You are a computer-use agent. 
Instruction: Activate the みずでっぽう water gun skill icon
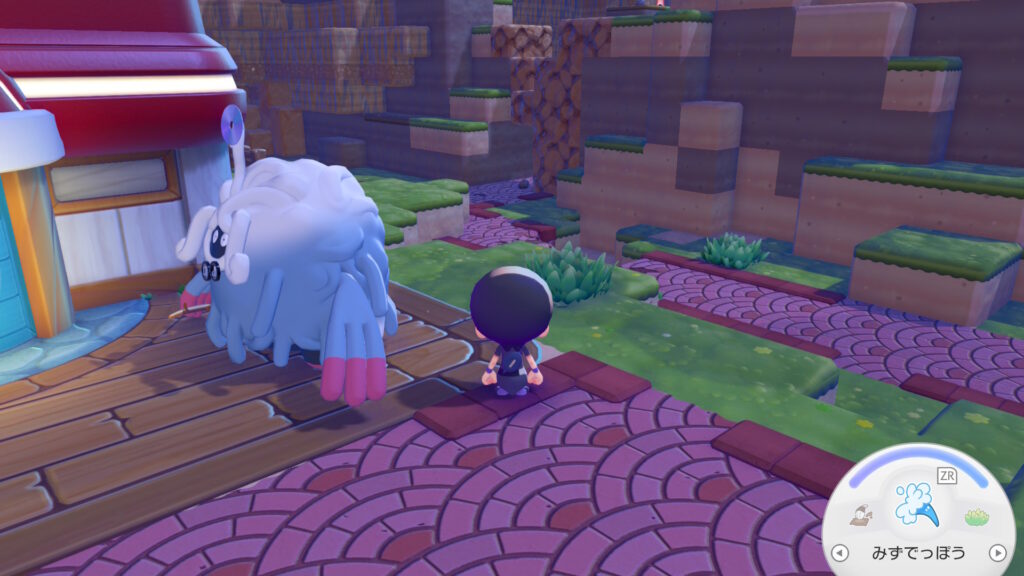point(917,505)
